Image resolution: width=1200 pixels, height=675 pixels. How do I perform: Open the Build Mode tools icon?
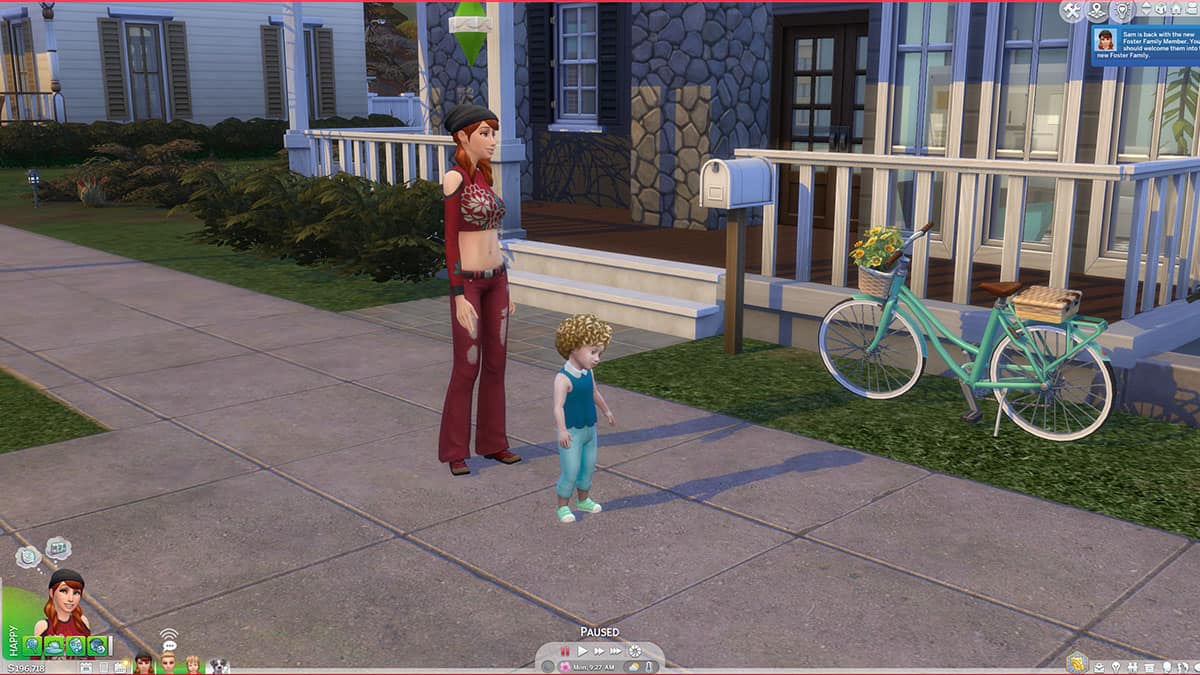(1073, 11)
